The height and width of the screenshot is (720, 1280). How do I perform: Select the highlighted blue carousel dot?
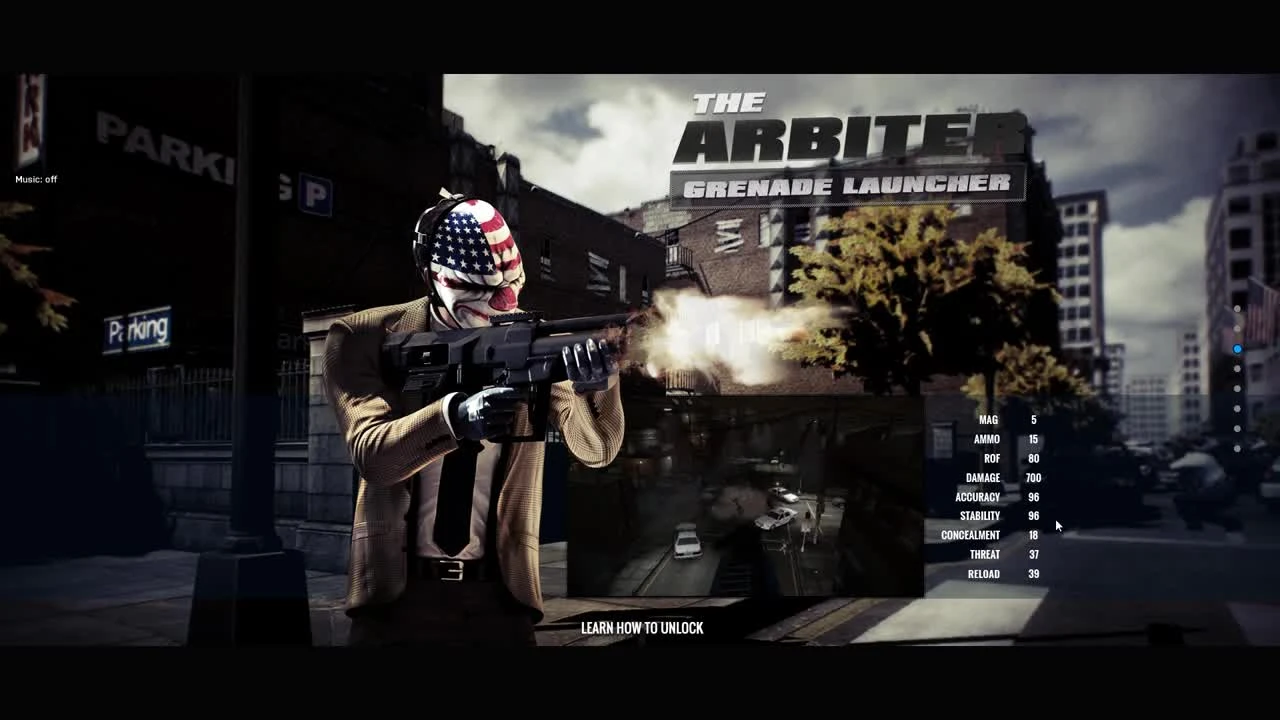pos(1237,349)
